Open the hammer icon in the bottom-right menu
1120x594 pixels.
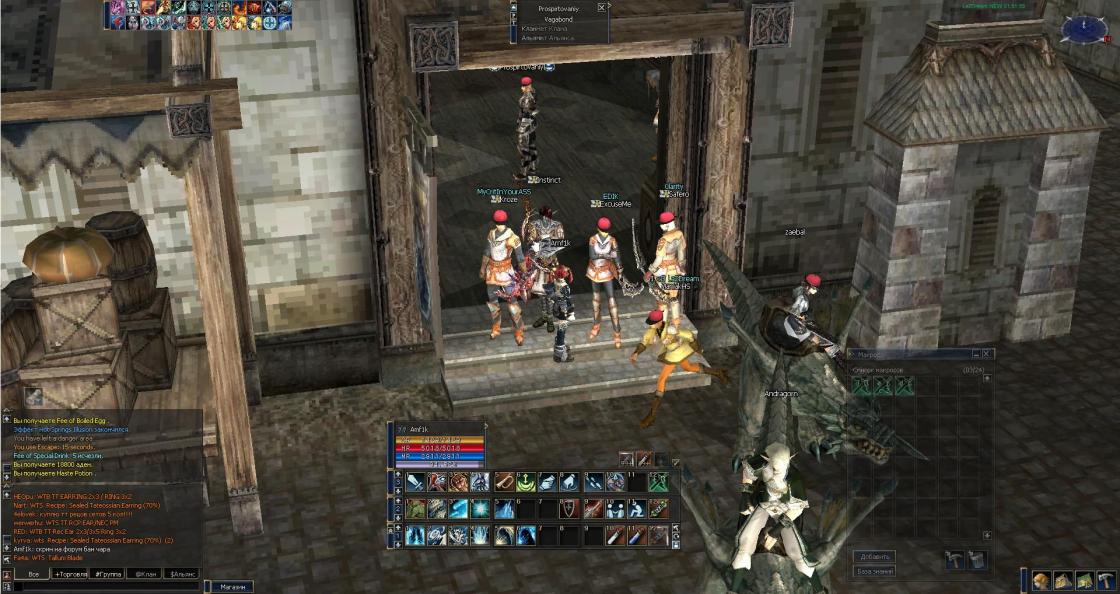(1106, 581)
